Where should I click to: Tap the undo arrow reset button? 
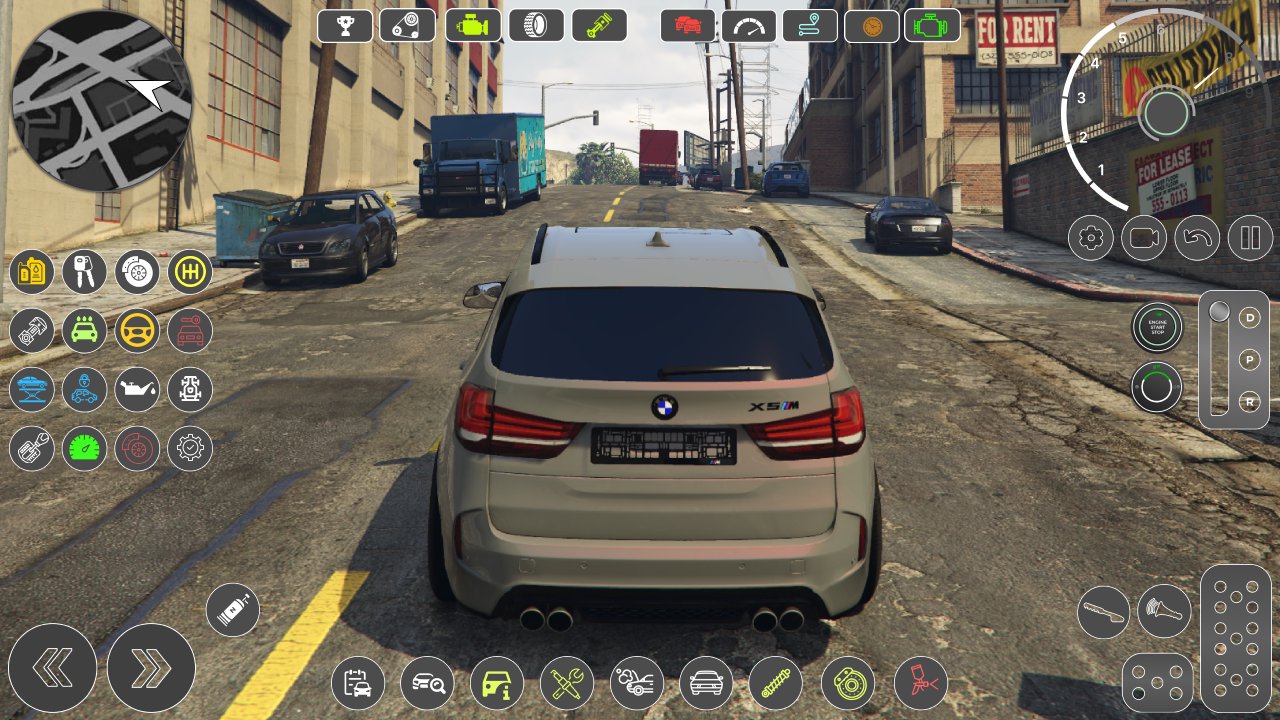click(x=1197, y=238)
